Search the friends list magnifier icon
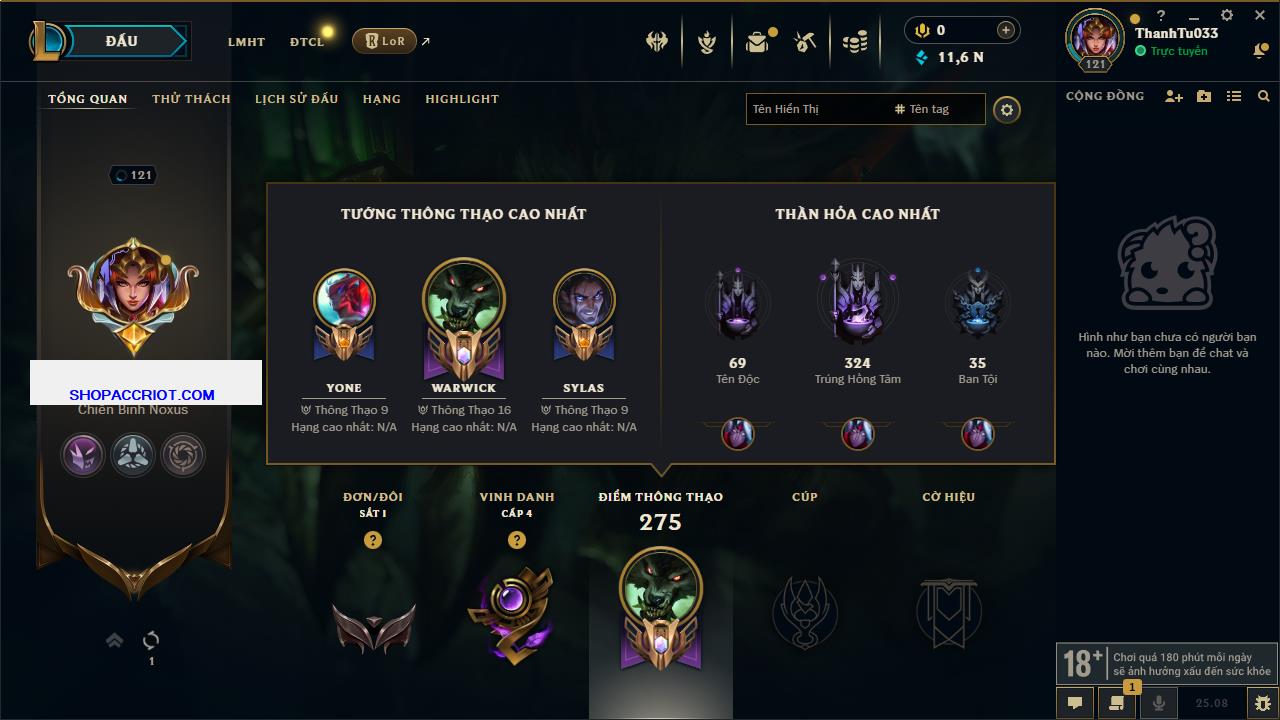The image size is (1280, 720). click(x=1264, y=96)
